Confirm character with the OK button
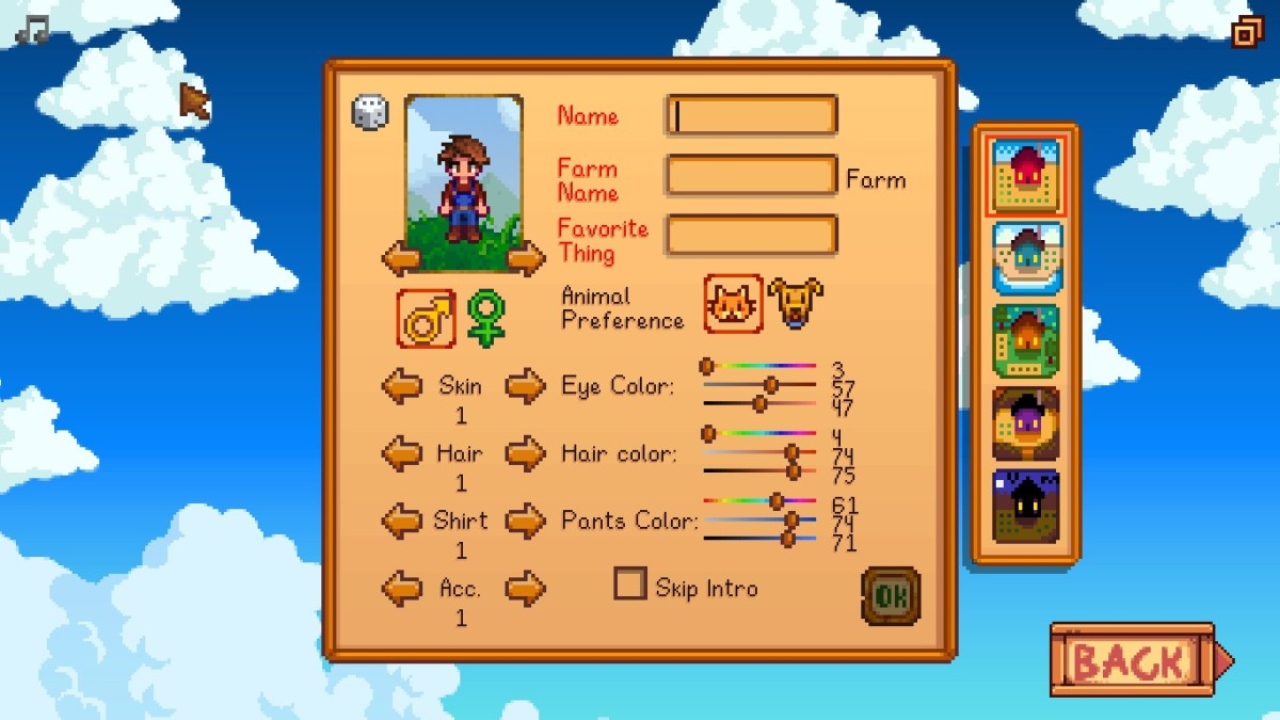 point(890,596)
